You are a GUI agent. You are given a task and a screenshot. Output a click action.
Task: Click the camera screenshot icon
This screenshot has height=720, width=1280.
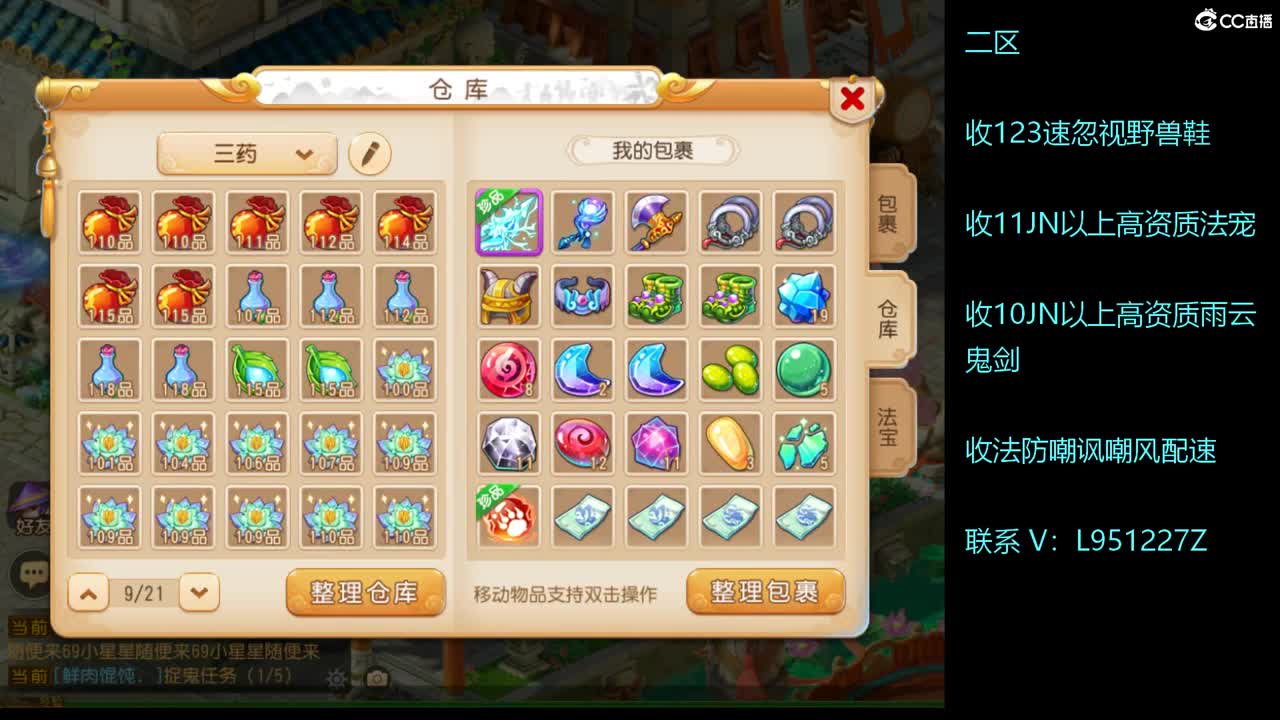(375, 676)
